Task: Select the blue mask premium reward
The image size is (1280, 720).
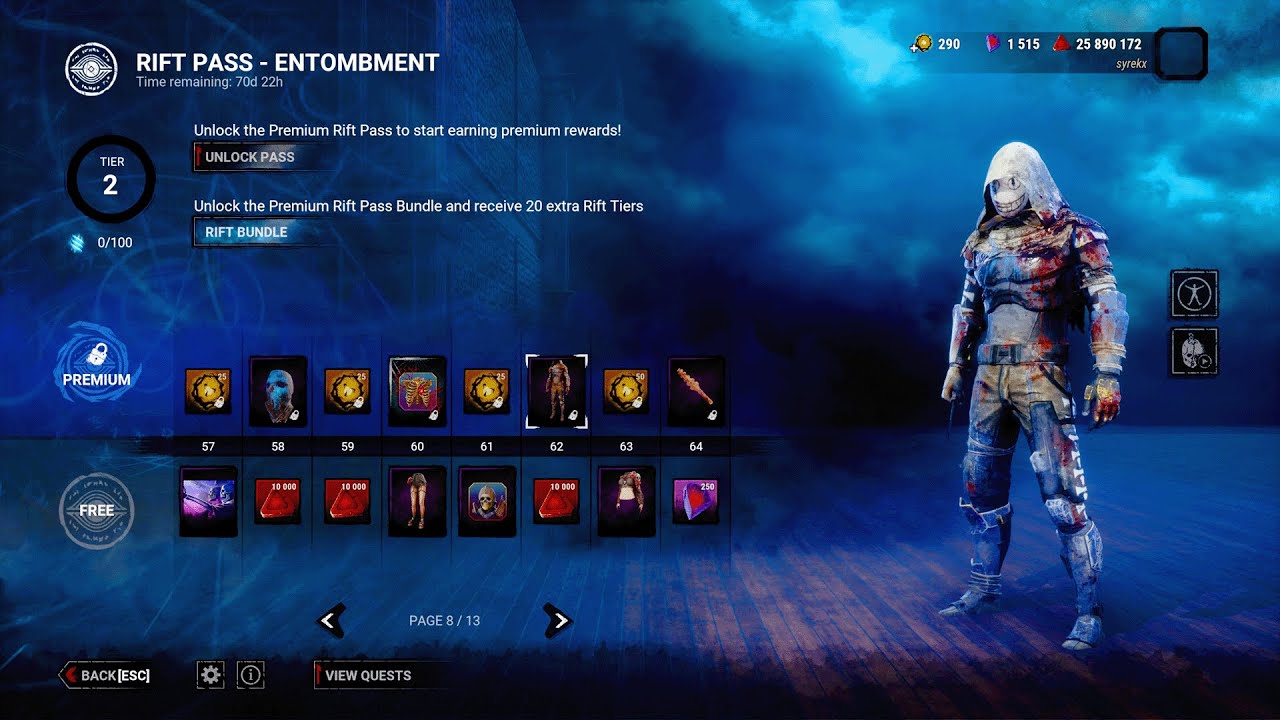Action: 277,391
